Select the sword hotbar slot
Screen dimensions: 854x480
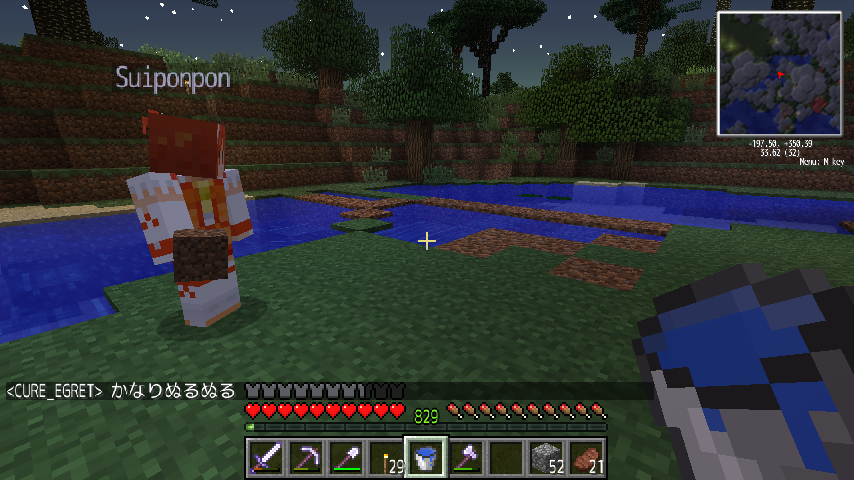pyautogui.click(x=265, y=459)
